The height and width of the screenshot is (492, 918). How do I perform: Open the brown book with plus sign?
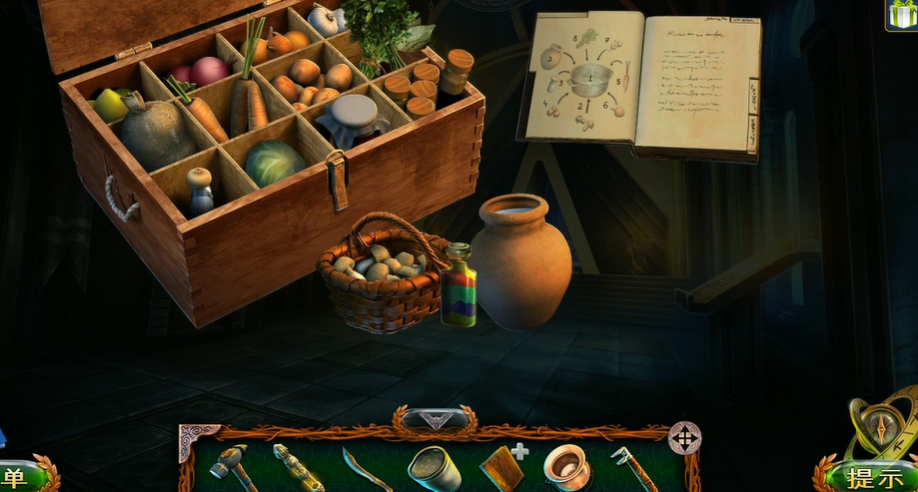tap(500, 466)
